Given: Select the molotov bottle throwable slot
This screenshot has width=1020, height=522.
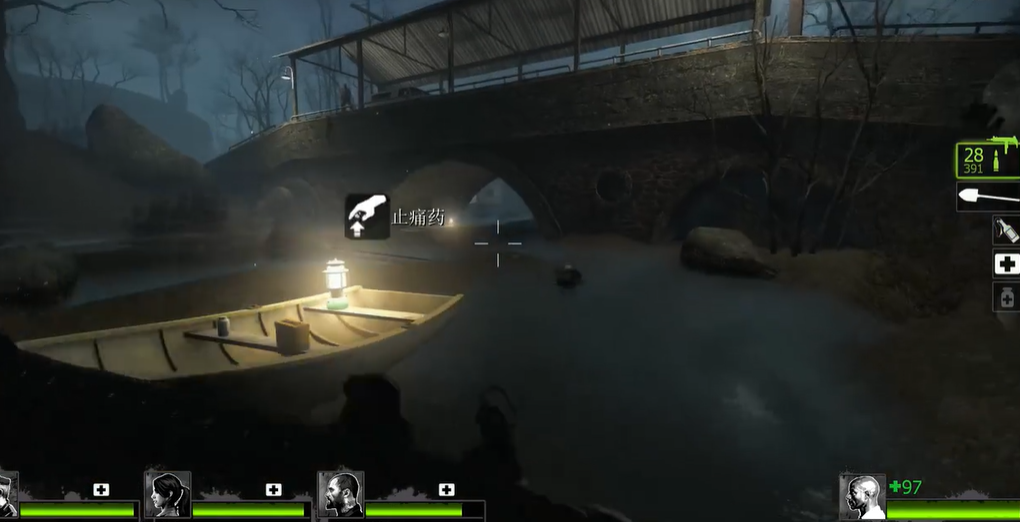Looking at the screenshot, I should point(1005,230).
